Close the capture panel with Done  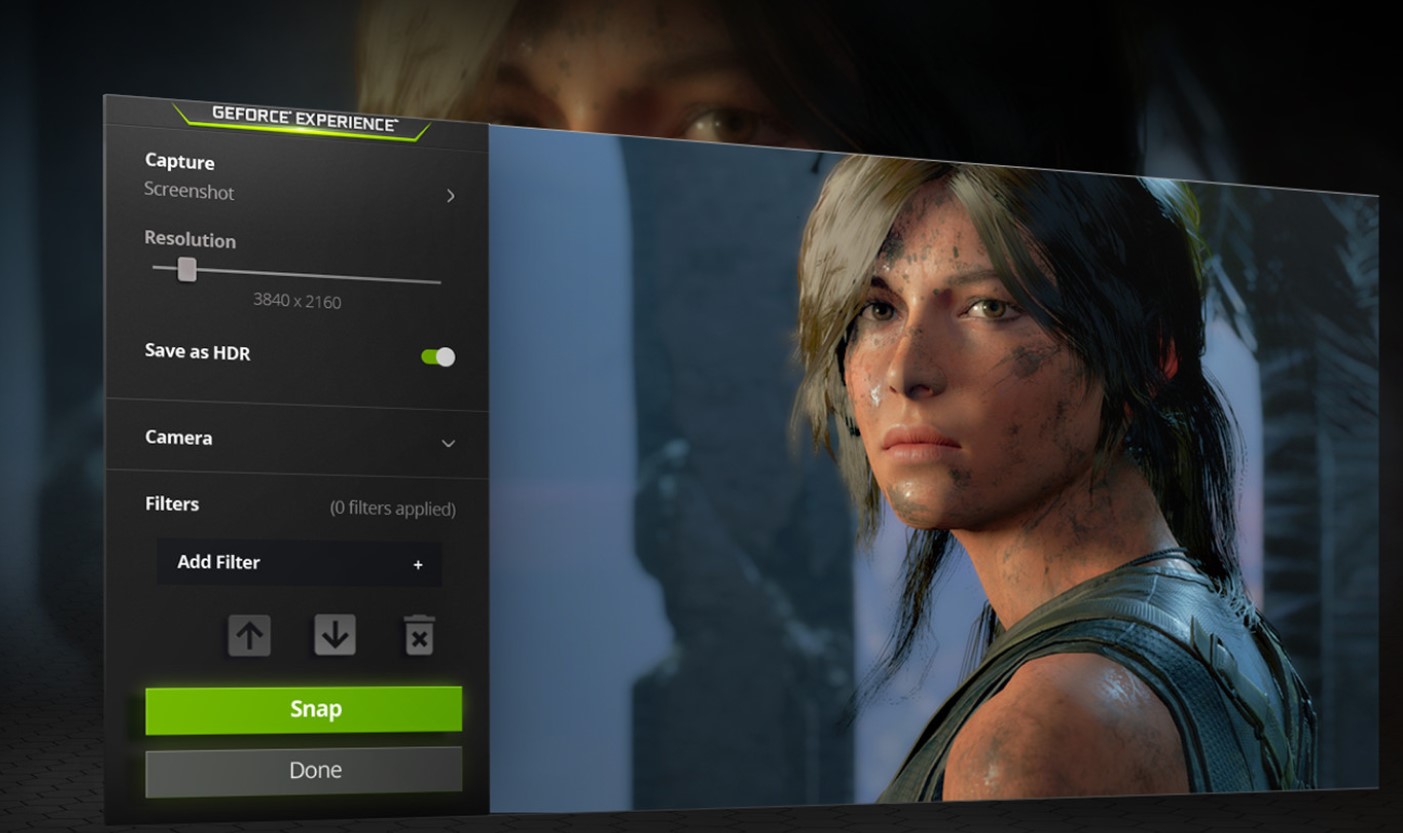303,771
